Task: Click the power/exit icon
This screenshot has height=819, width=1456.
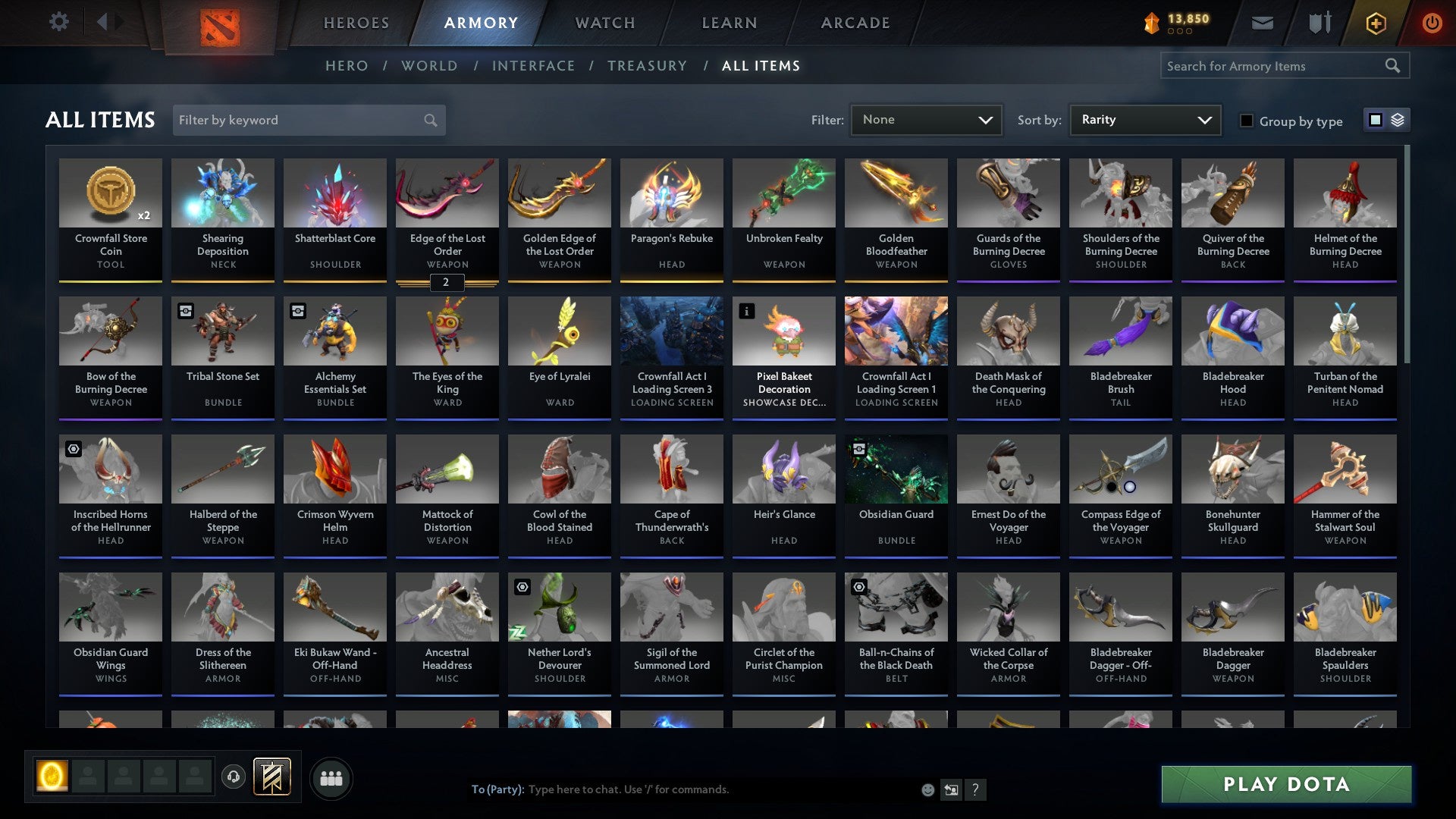Action: (x=1432, y=23)
